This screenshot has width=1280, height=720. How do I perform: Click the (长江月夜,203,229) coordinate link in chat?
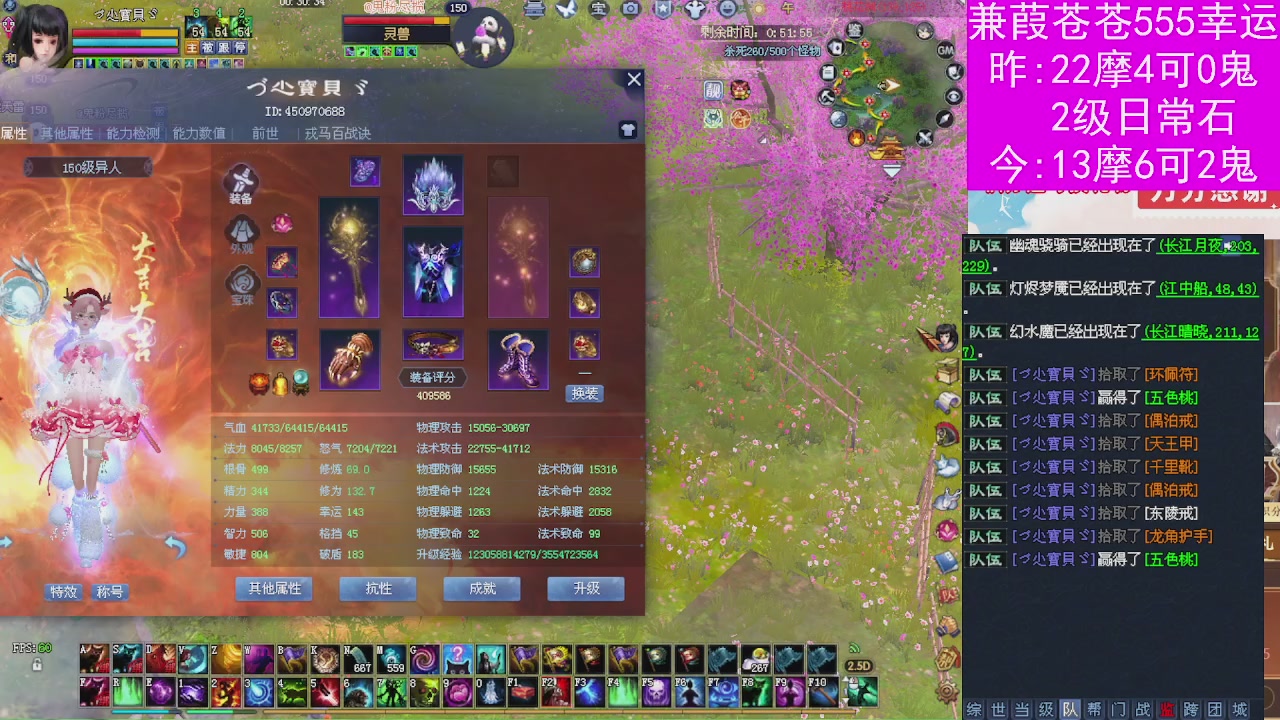[1207, 246]
